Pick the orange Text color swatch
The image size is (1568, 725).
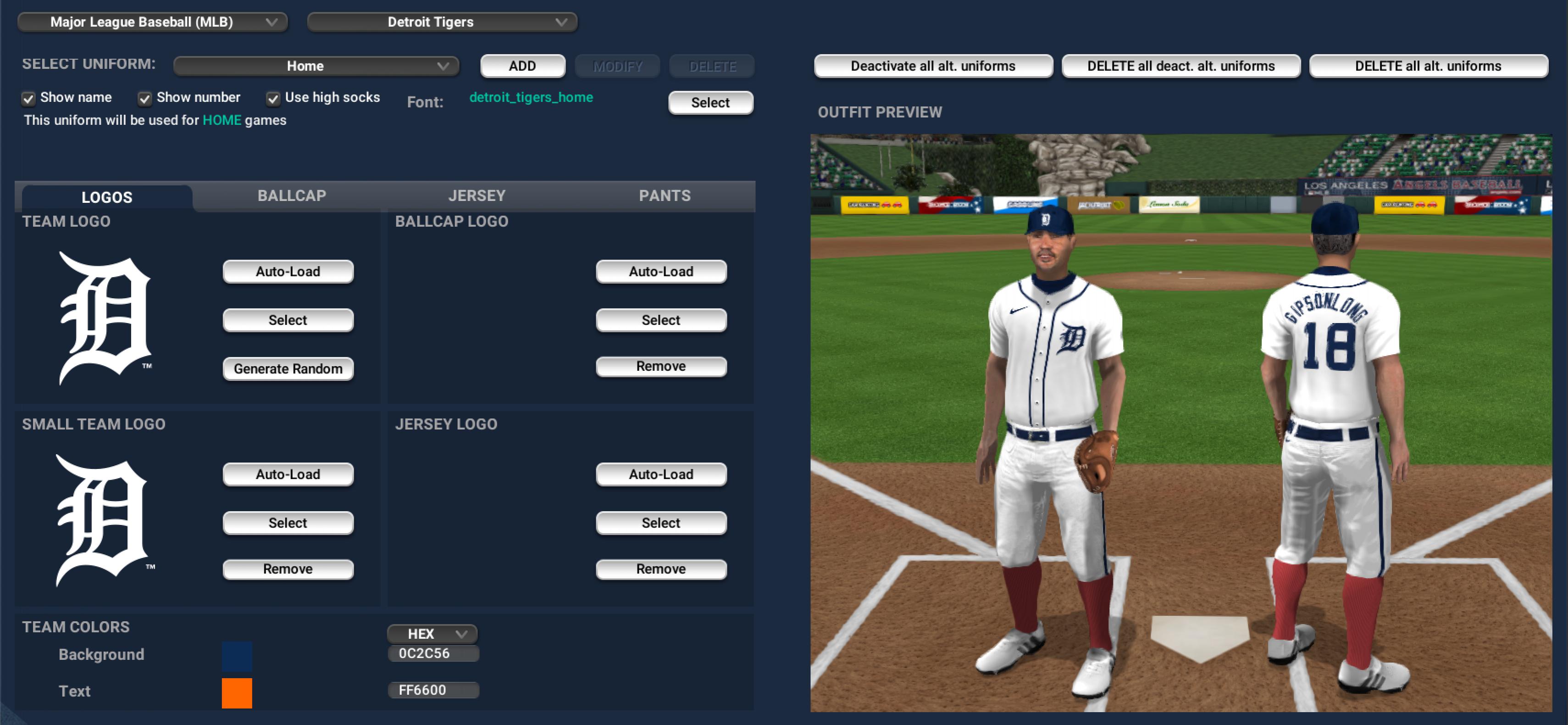click(x=237, y=693)
